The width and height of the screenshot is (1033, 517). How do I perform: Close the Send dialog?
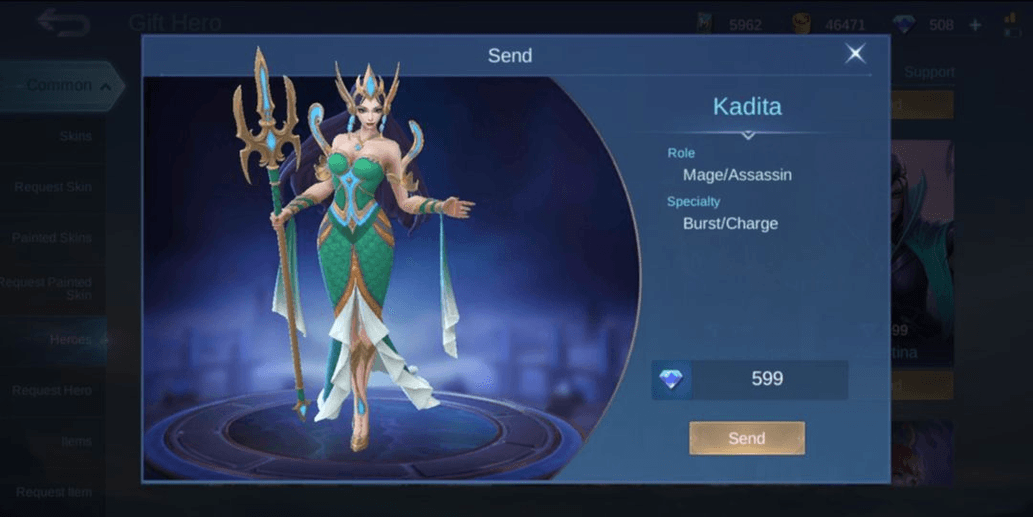click(855, 54)
